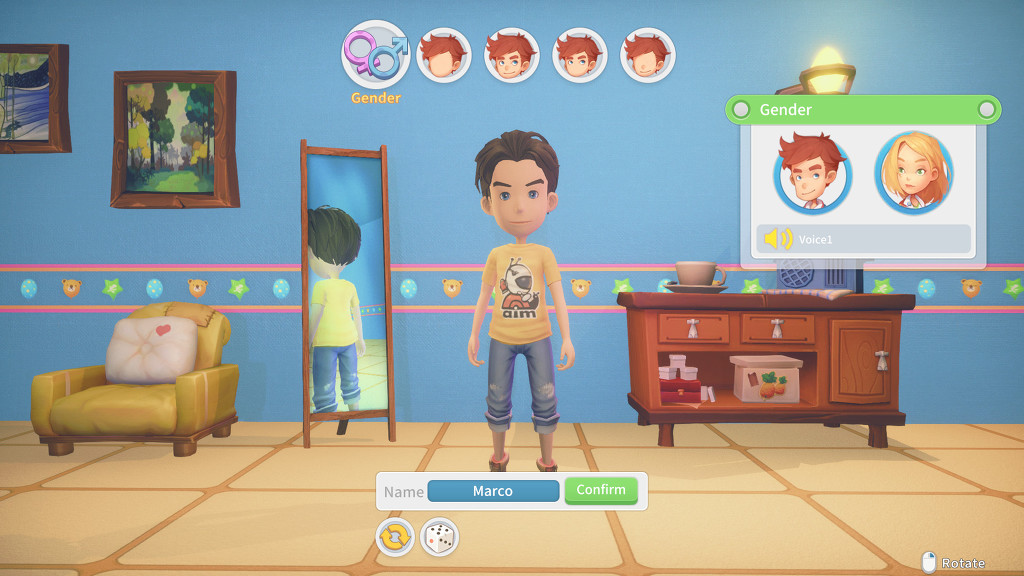1024x576 pixels.
Task: Randomize the character with the dice button
Action: point(439,537)
